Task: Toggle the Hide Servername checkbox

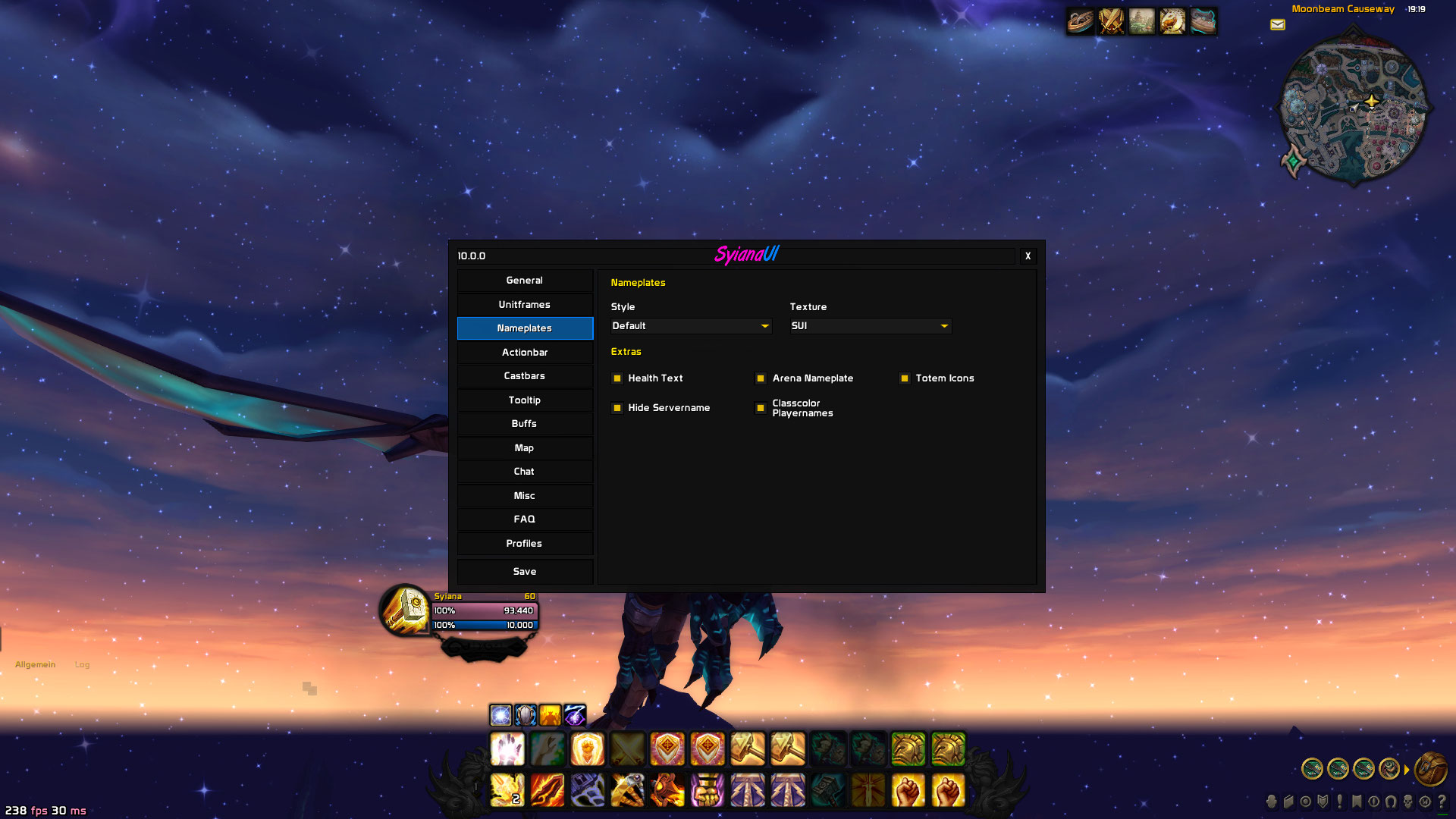Action: point(617,408)
